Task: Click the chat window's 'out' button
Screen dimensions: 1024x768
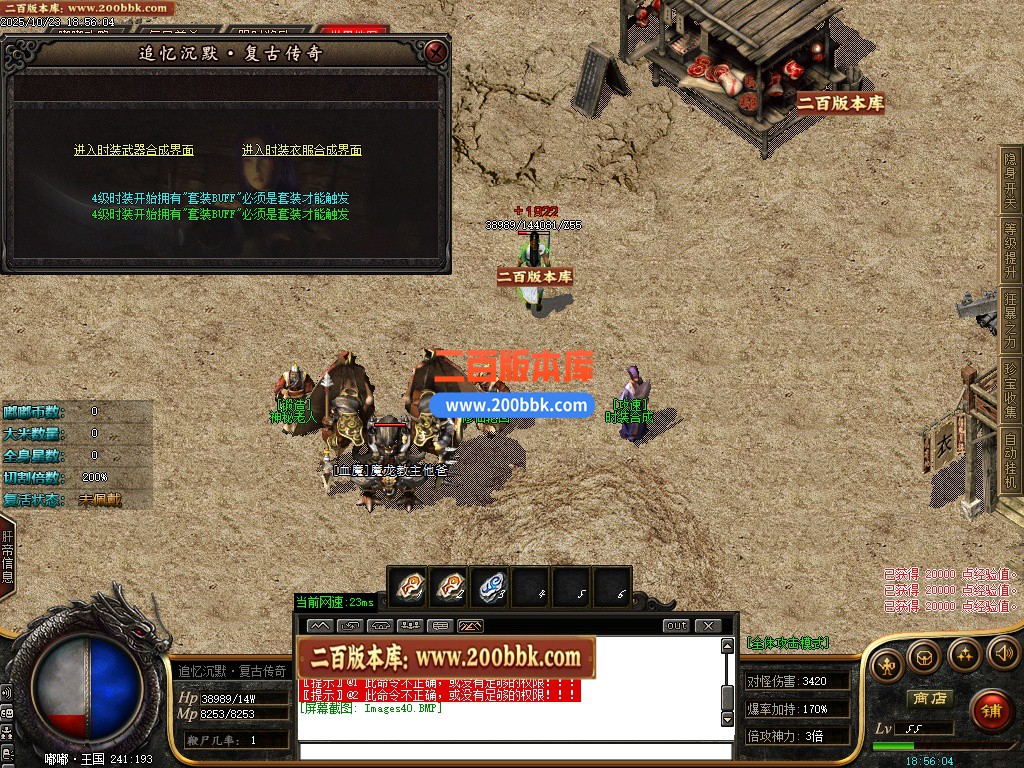Action: pos(677,626)
